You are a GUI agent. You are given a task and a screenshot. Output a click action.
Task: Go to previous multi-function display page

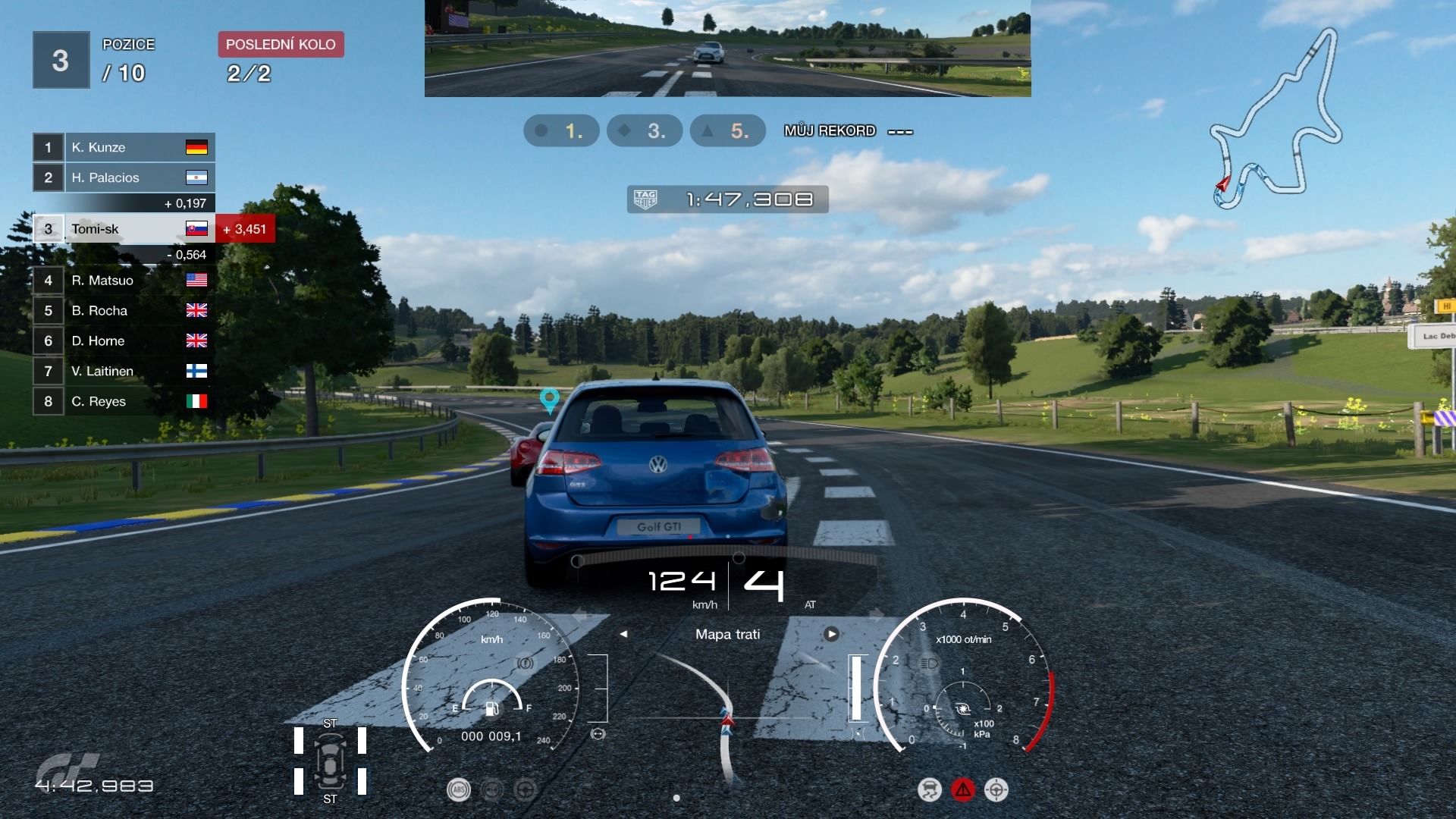click(623, 634)
